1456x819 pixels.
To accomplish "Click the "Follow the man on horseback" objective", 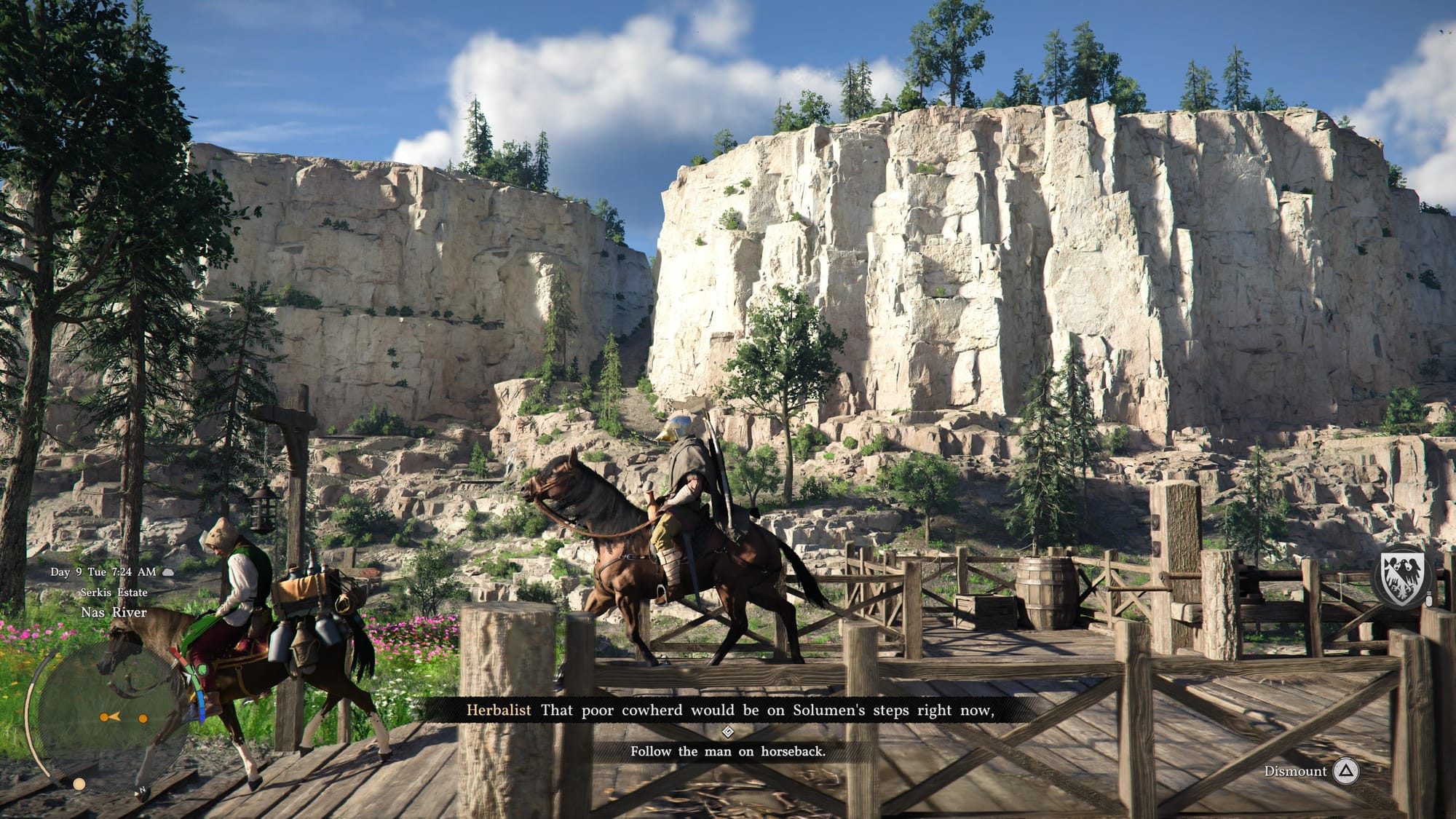I will pyautogui.click(x=727, y=751).
